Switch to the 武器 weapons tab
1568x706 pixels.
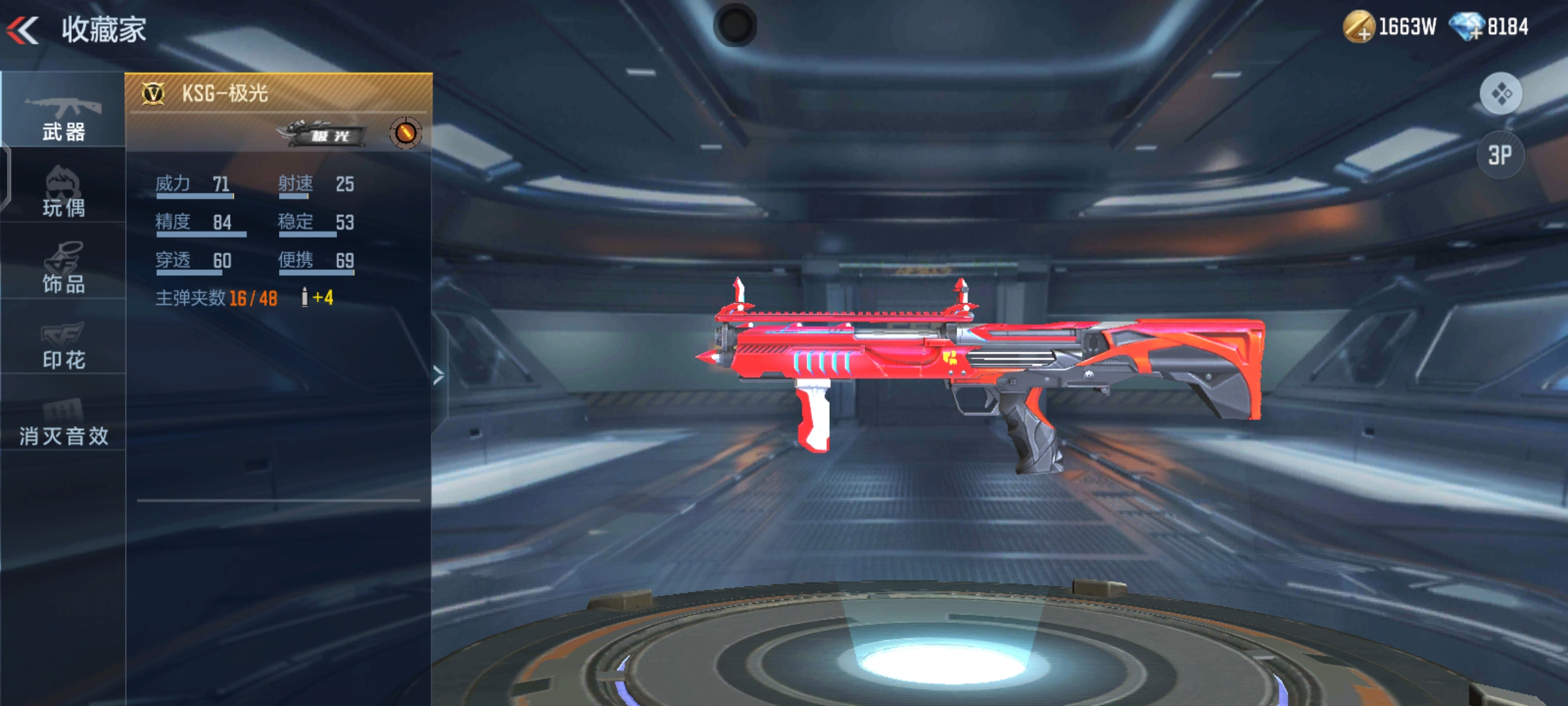[x=63, y=118]
